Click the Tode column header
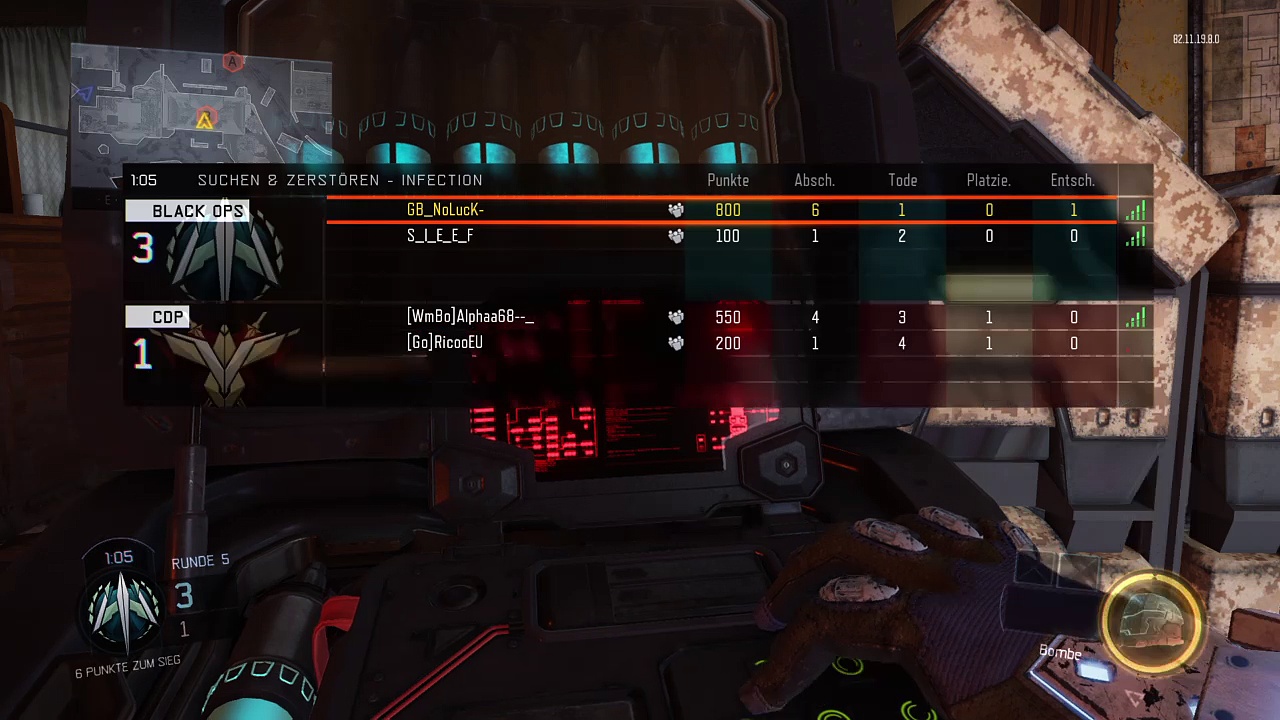 pyautogui.click(x=902, y=181)
